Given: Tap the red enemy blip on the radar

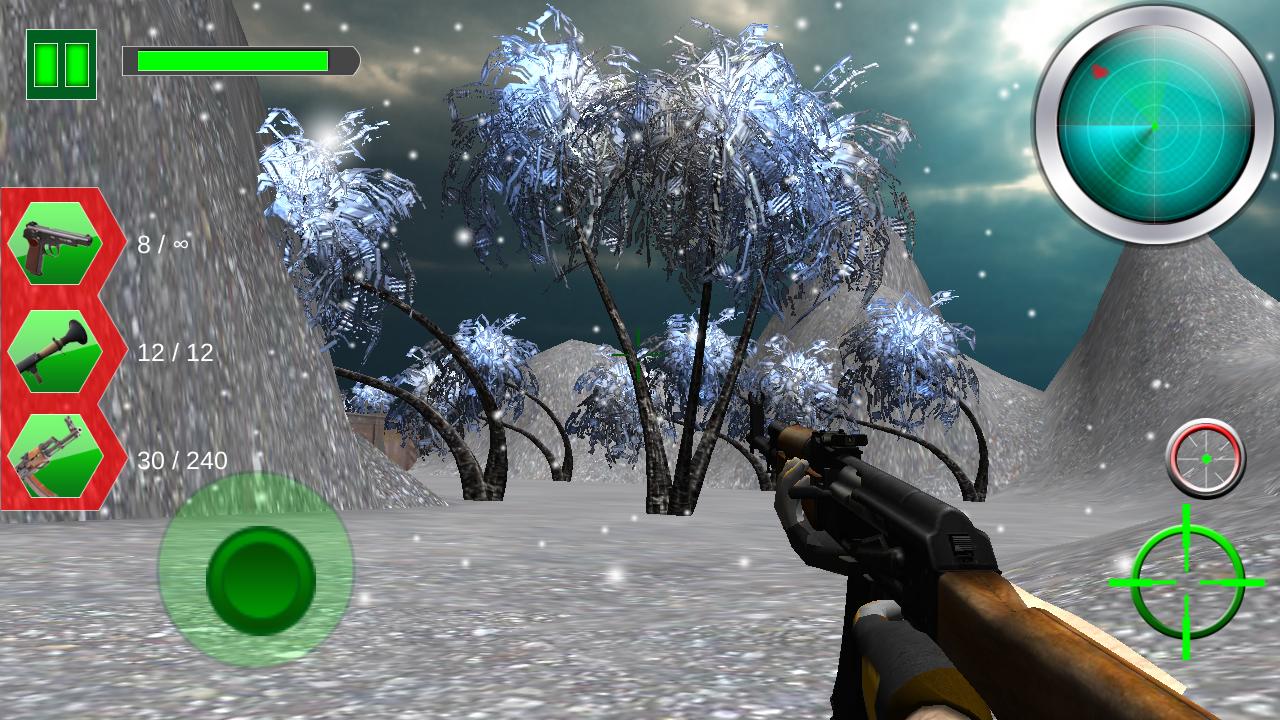Looking at the screenshot, I should point(1100,71).
